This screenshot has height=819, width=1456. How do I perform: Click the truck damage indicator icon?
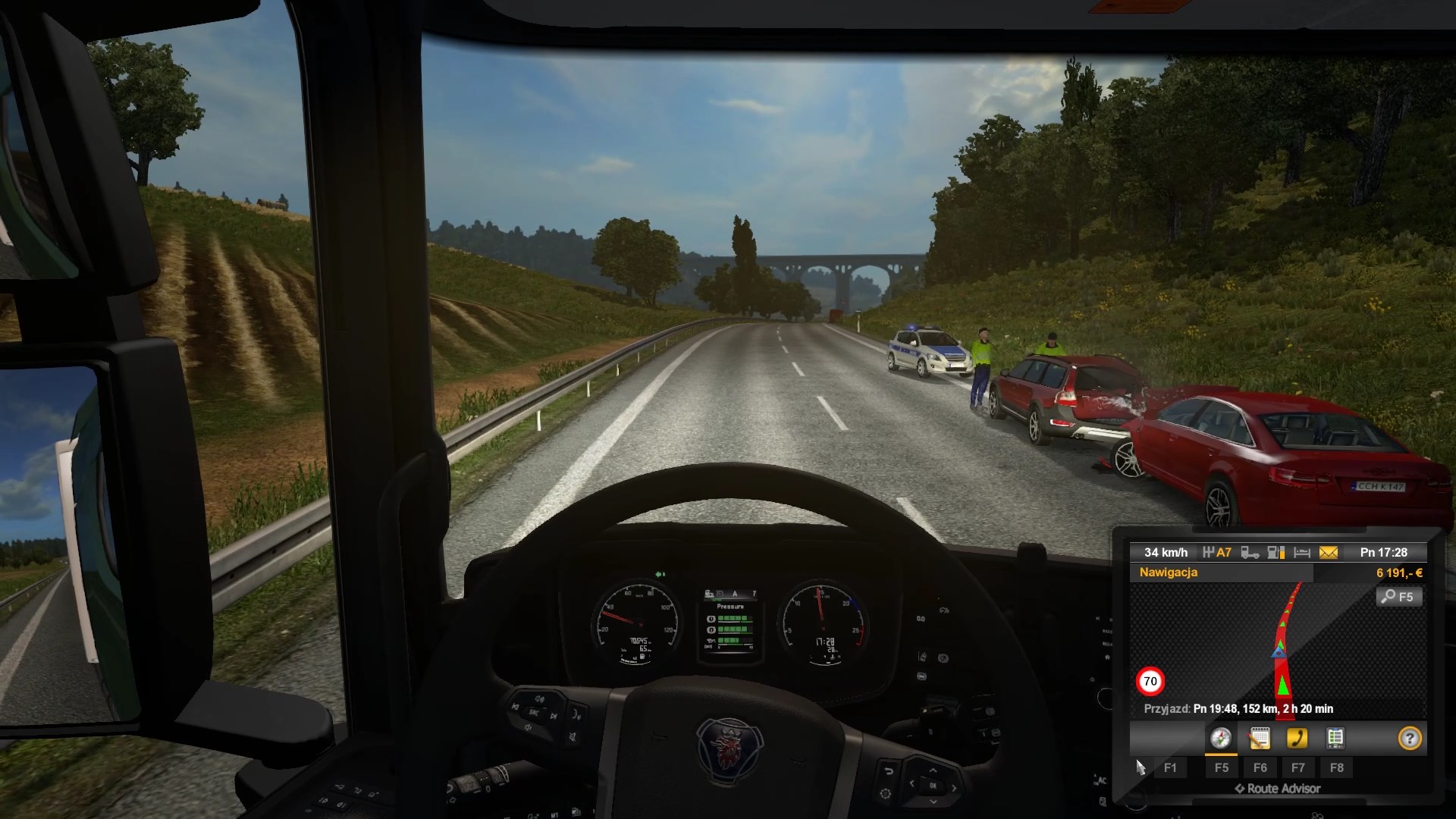1250,553
